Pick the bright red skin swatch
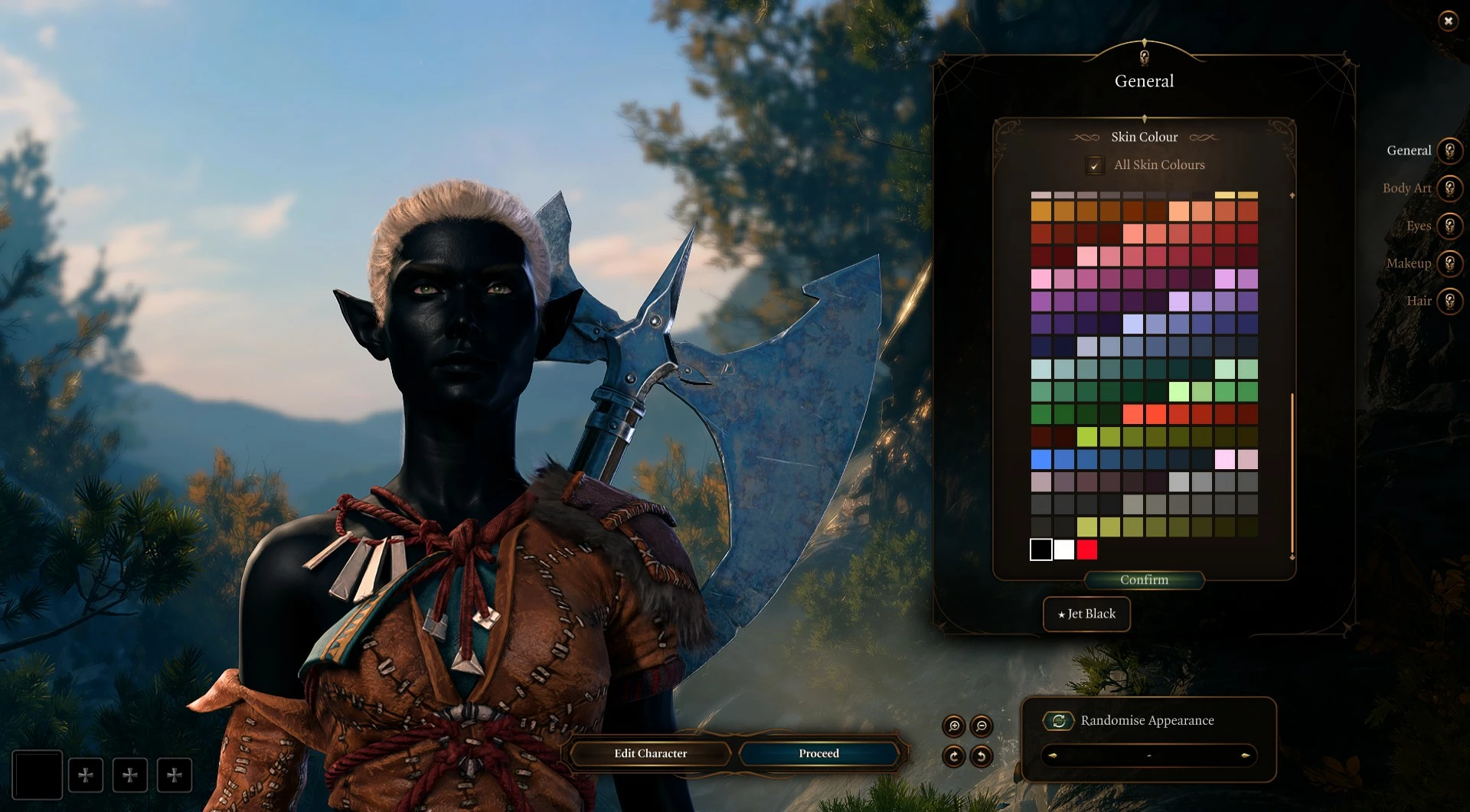This screenshot has height=812, width=1470. [x=1087, y=549]
